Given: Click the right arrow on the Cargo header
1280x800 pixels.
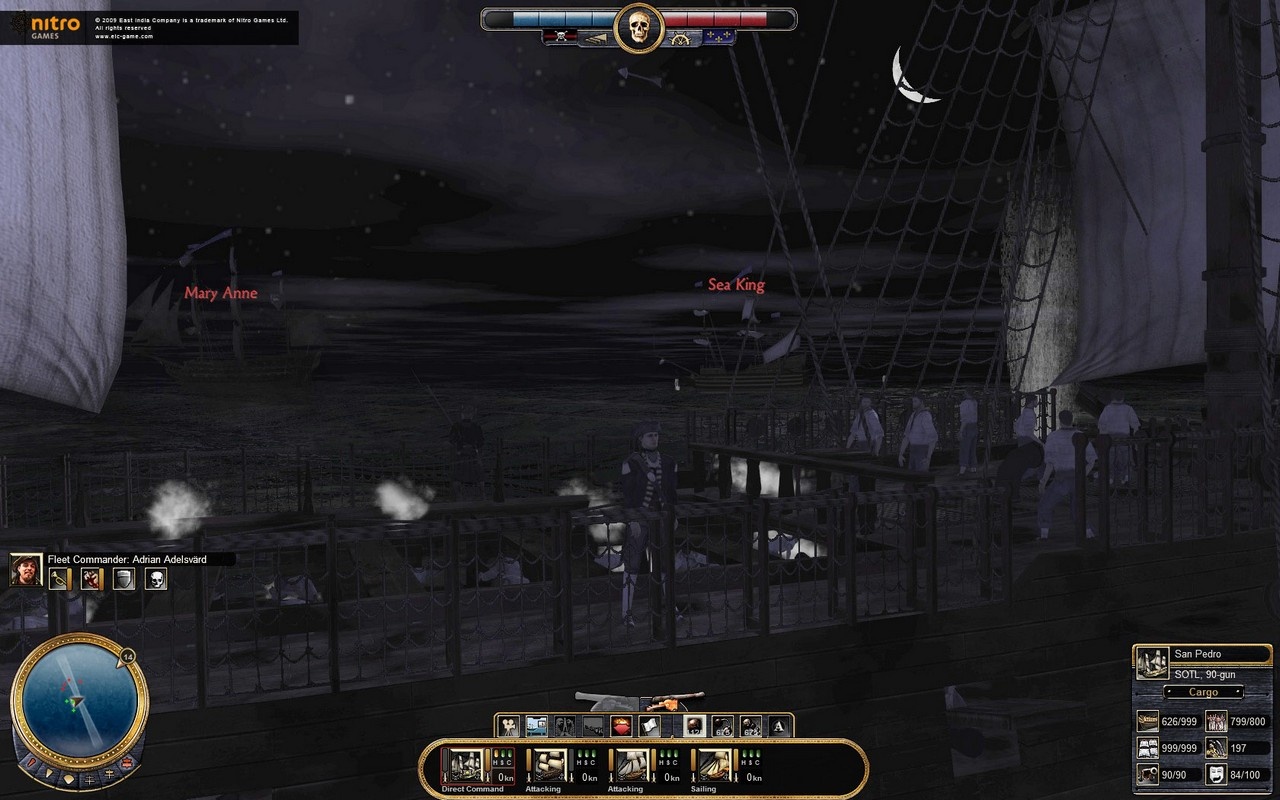Looking at the screenshot, I should coord(1237,692).
